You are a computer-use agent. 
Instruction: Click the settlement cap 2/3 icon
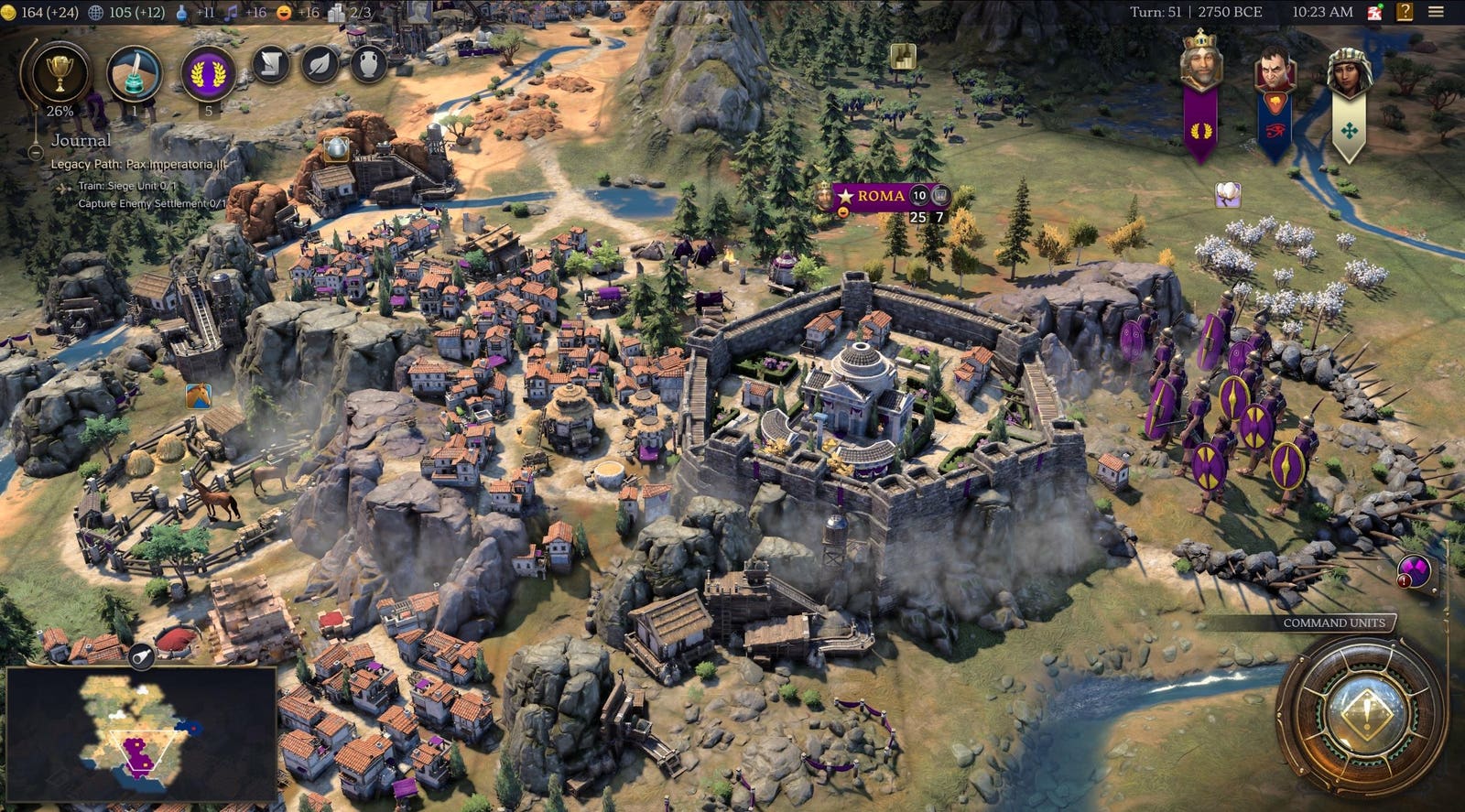pyautogui.click(x=336, y=12)
